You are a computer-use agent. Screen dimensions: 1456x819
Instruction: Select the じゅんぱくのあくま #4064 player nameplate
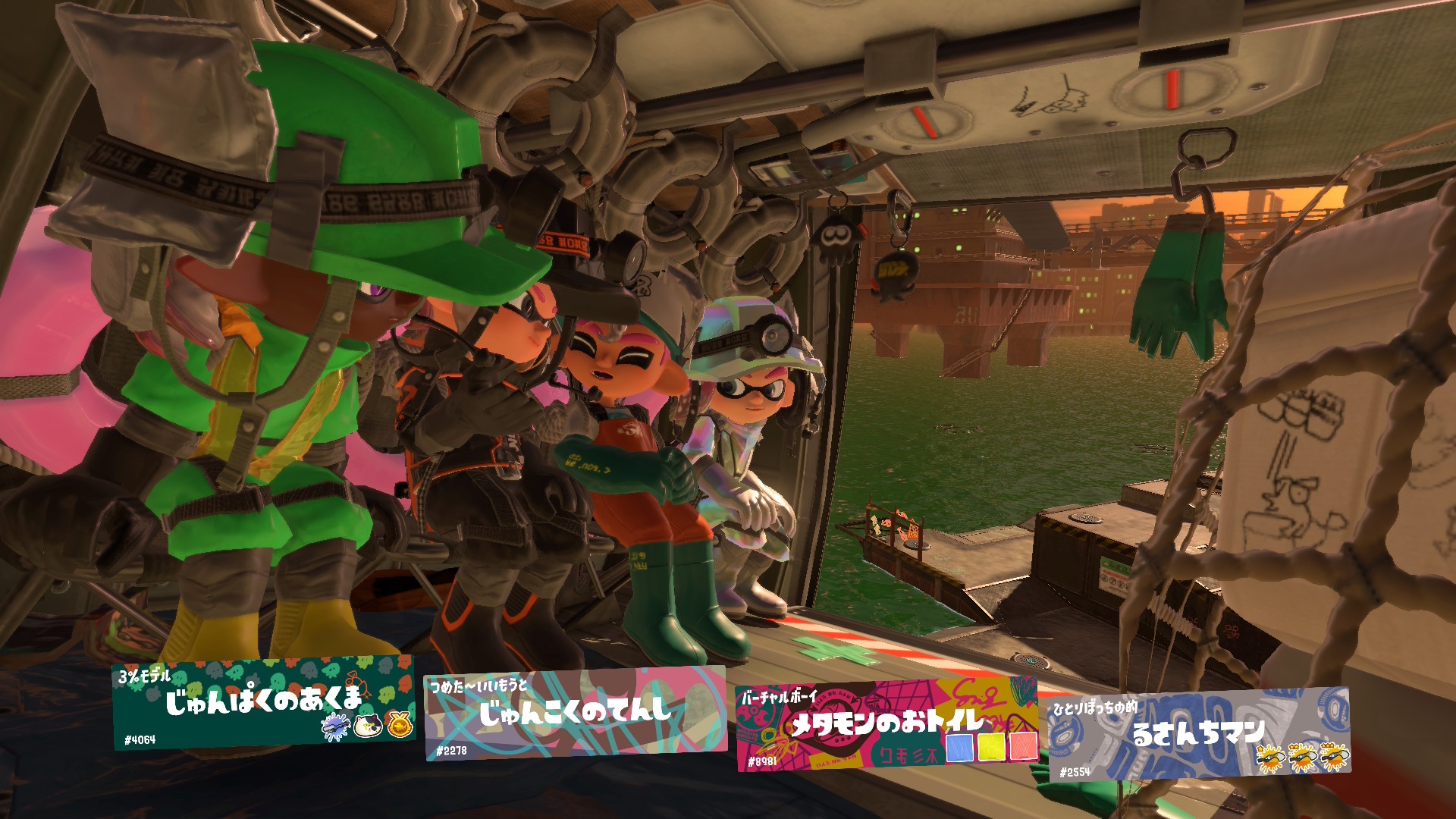coord(264,703)
